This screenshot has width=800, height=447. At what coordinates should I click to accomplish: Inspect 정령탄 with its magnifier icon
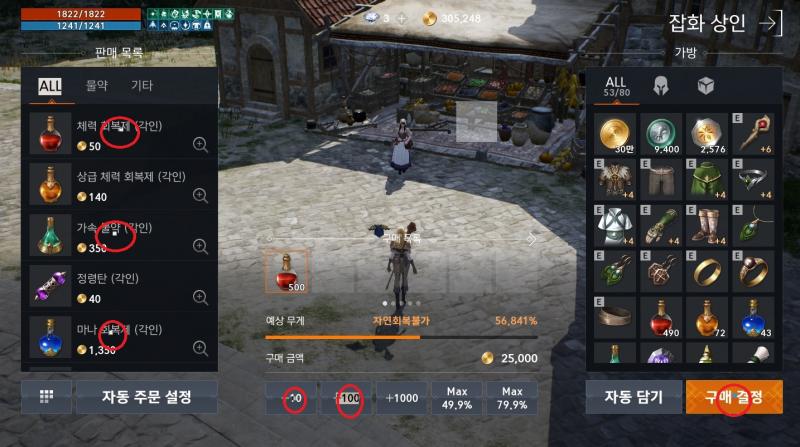point(200,297)
